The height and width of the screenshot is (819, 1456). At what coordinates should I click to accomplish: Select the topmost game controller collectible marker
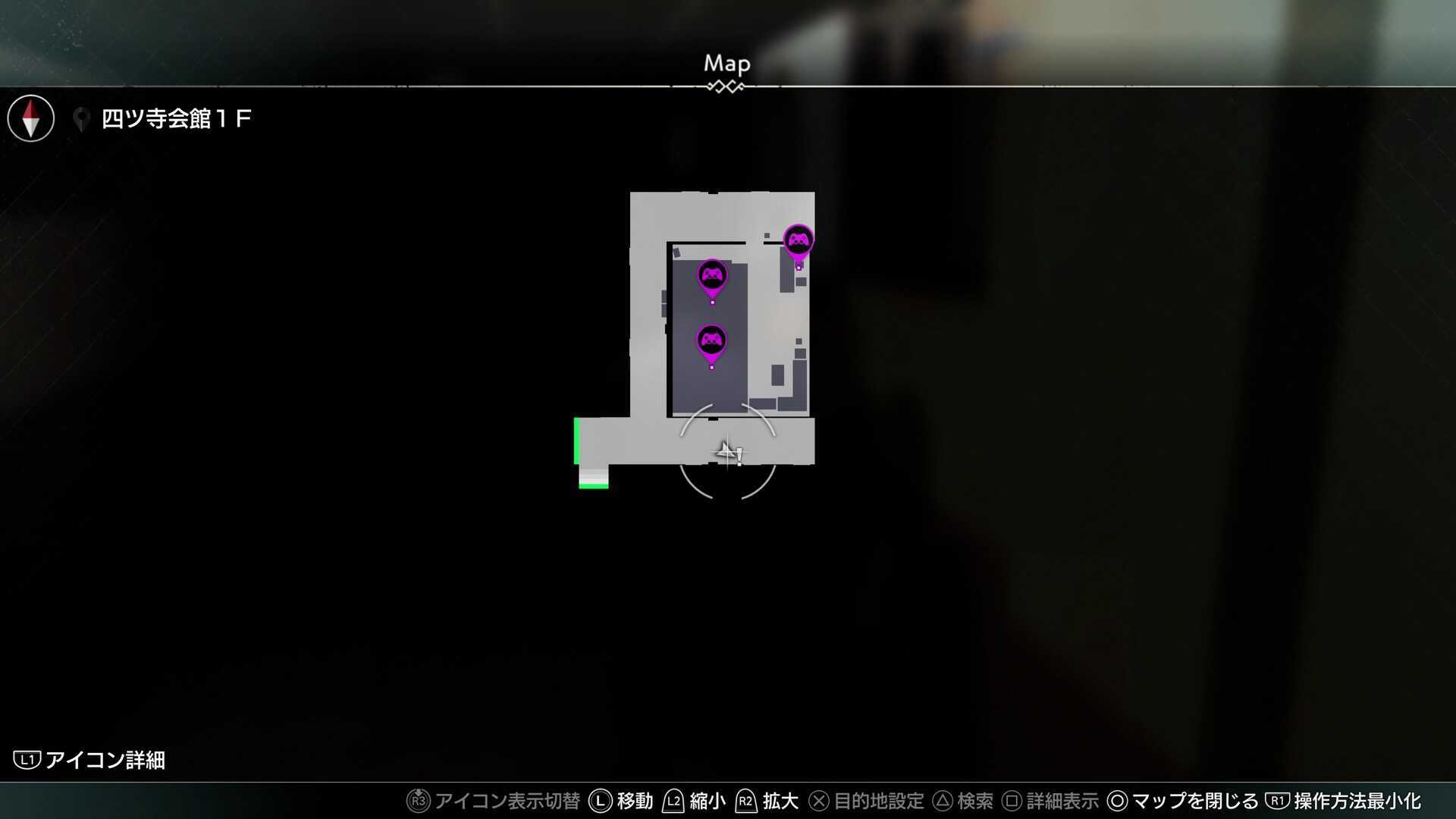click(x=798, y=239)
